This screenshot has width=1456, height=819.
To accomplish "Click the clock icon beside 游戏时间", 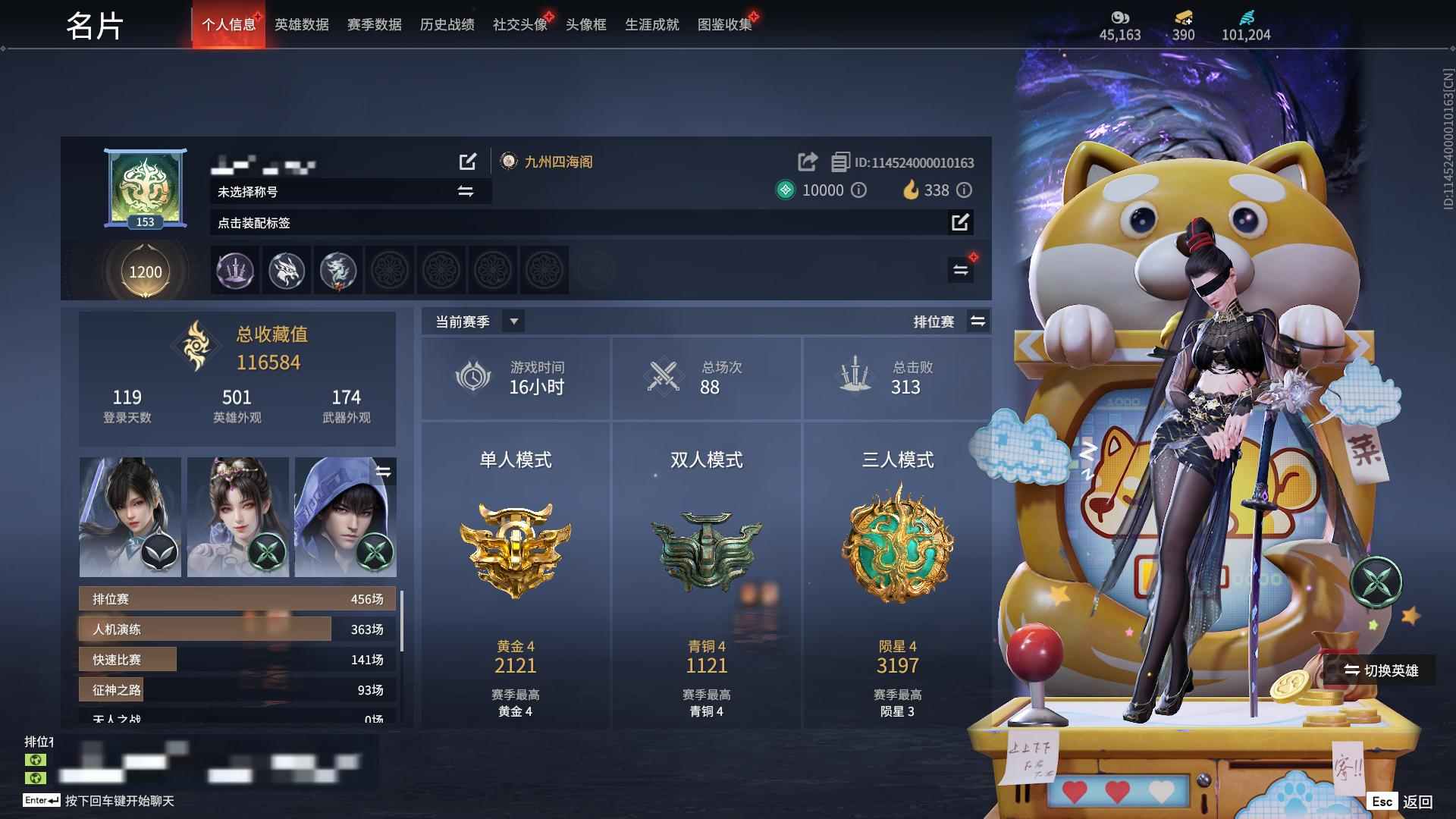I will coord(472,377).
